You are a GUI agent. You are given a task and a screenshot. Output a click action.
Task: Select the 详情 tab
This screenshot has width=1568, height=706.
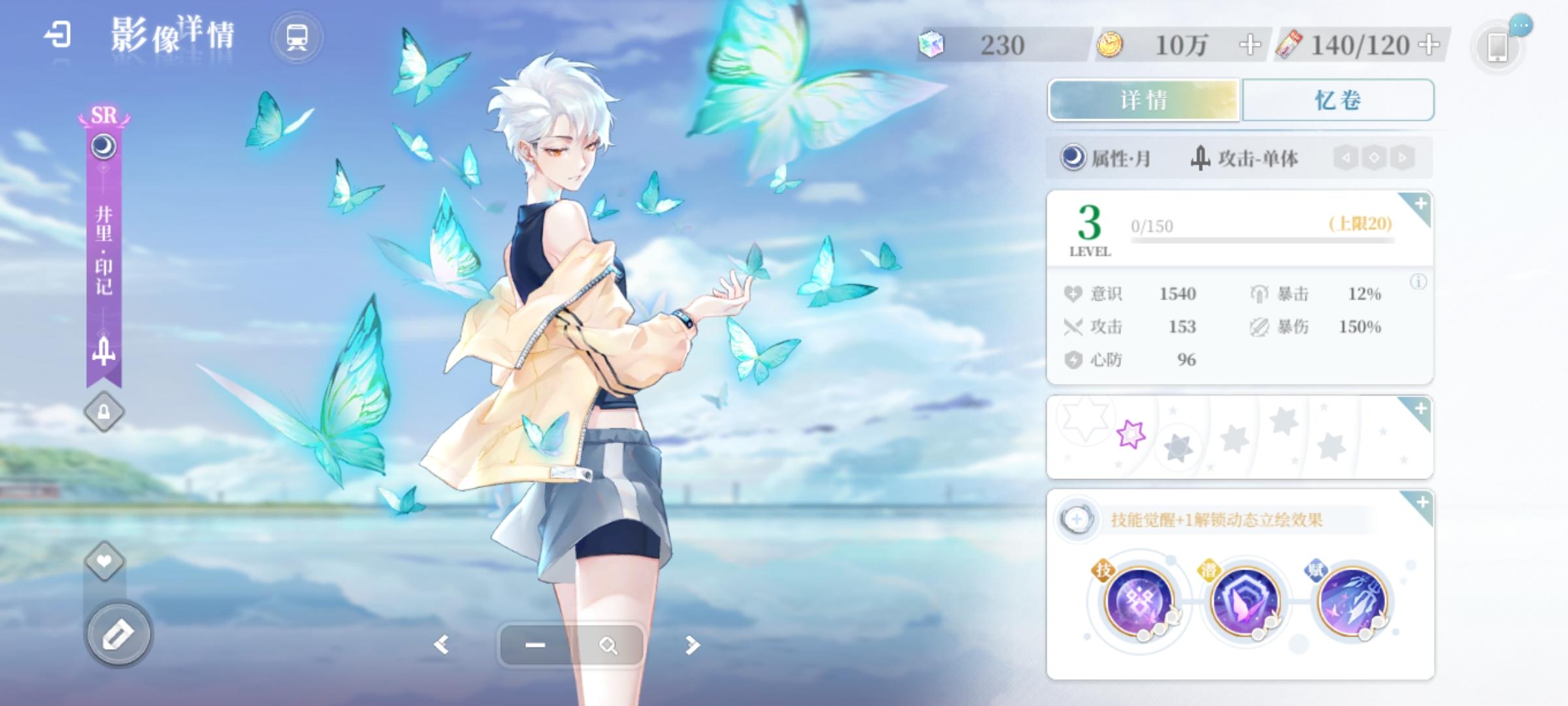1143,100
